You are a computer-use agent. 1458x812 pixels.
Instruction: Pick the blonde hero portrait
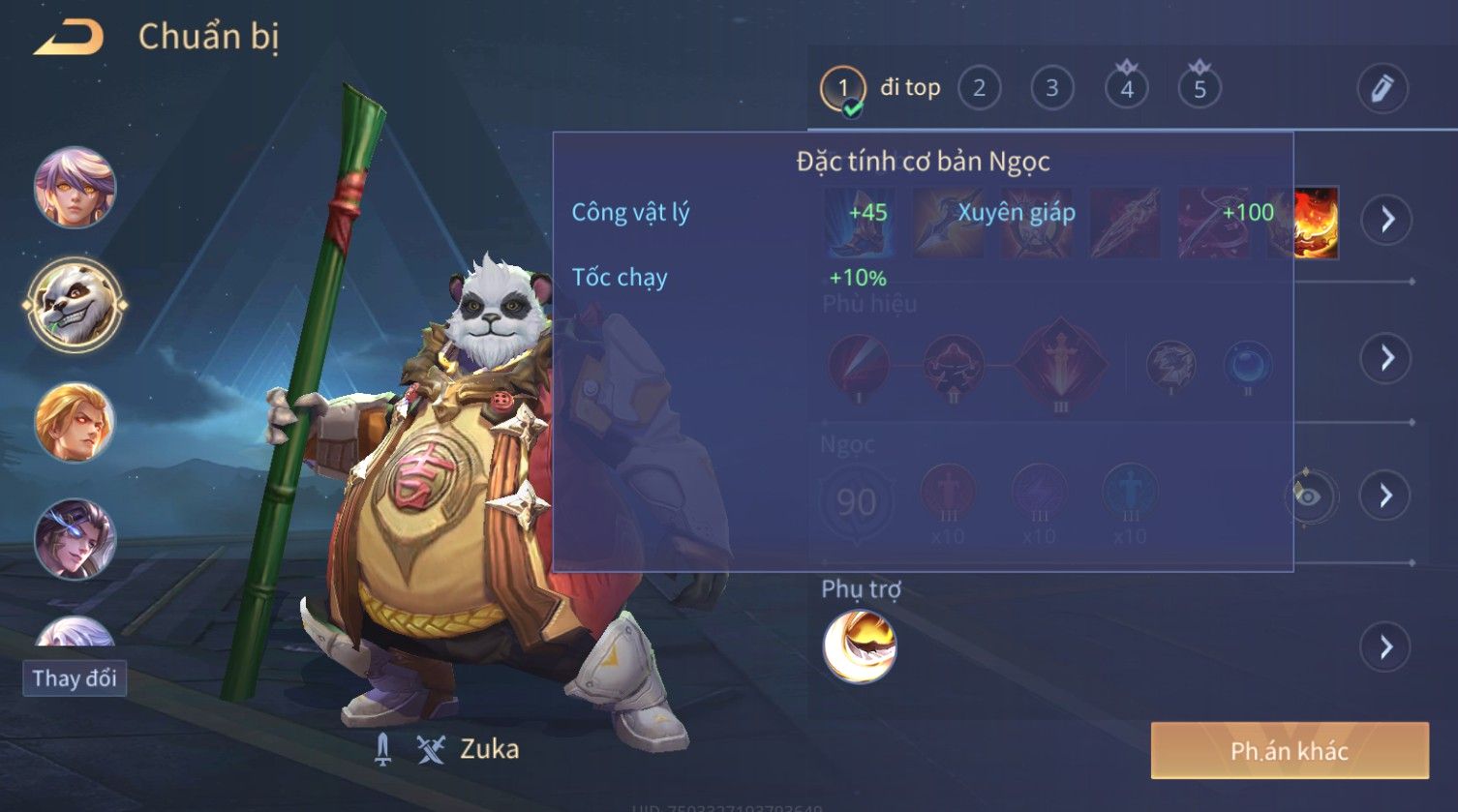75,422
